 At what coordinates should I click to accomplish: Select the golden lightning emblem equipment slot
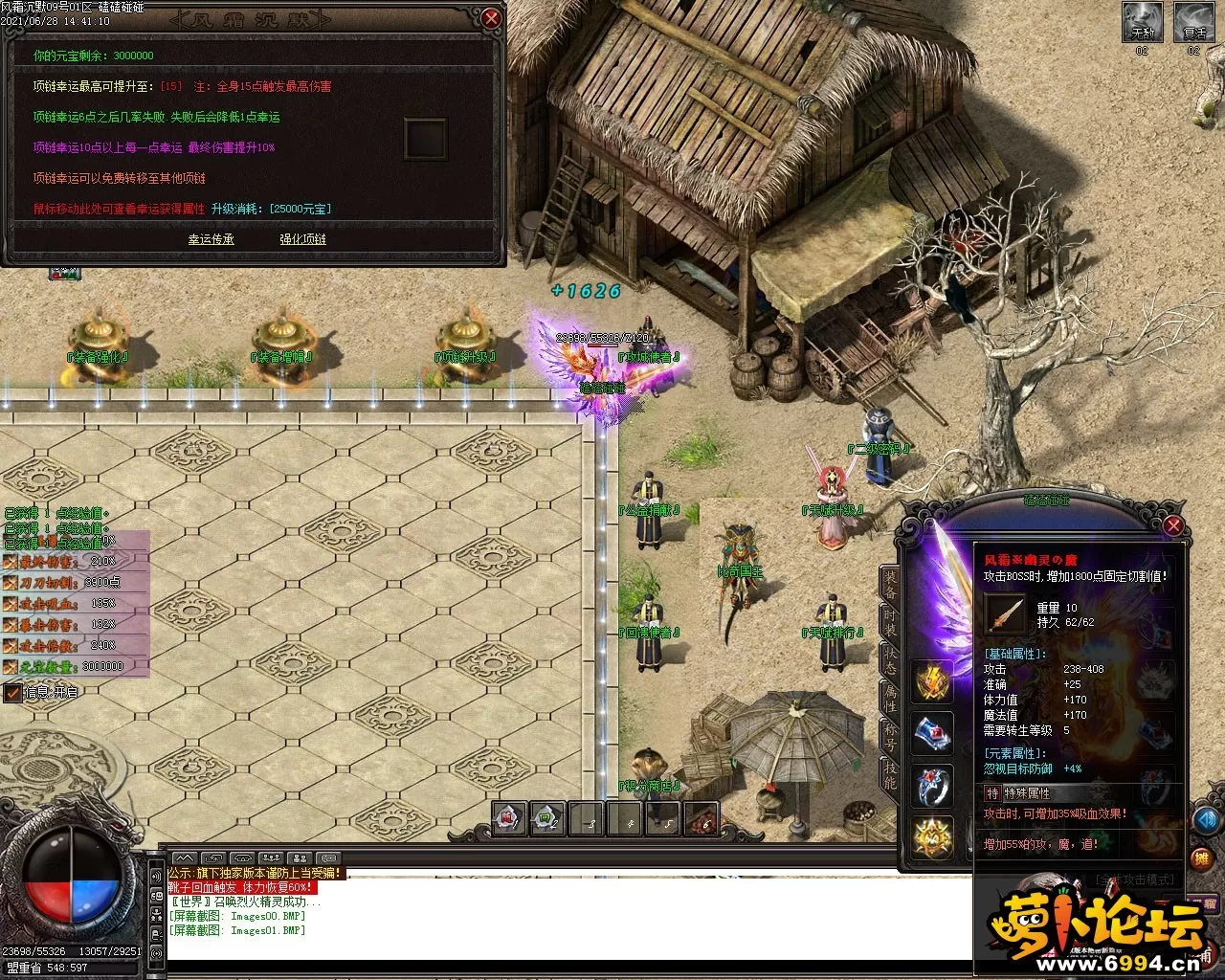[932, 680]
